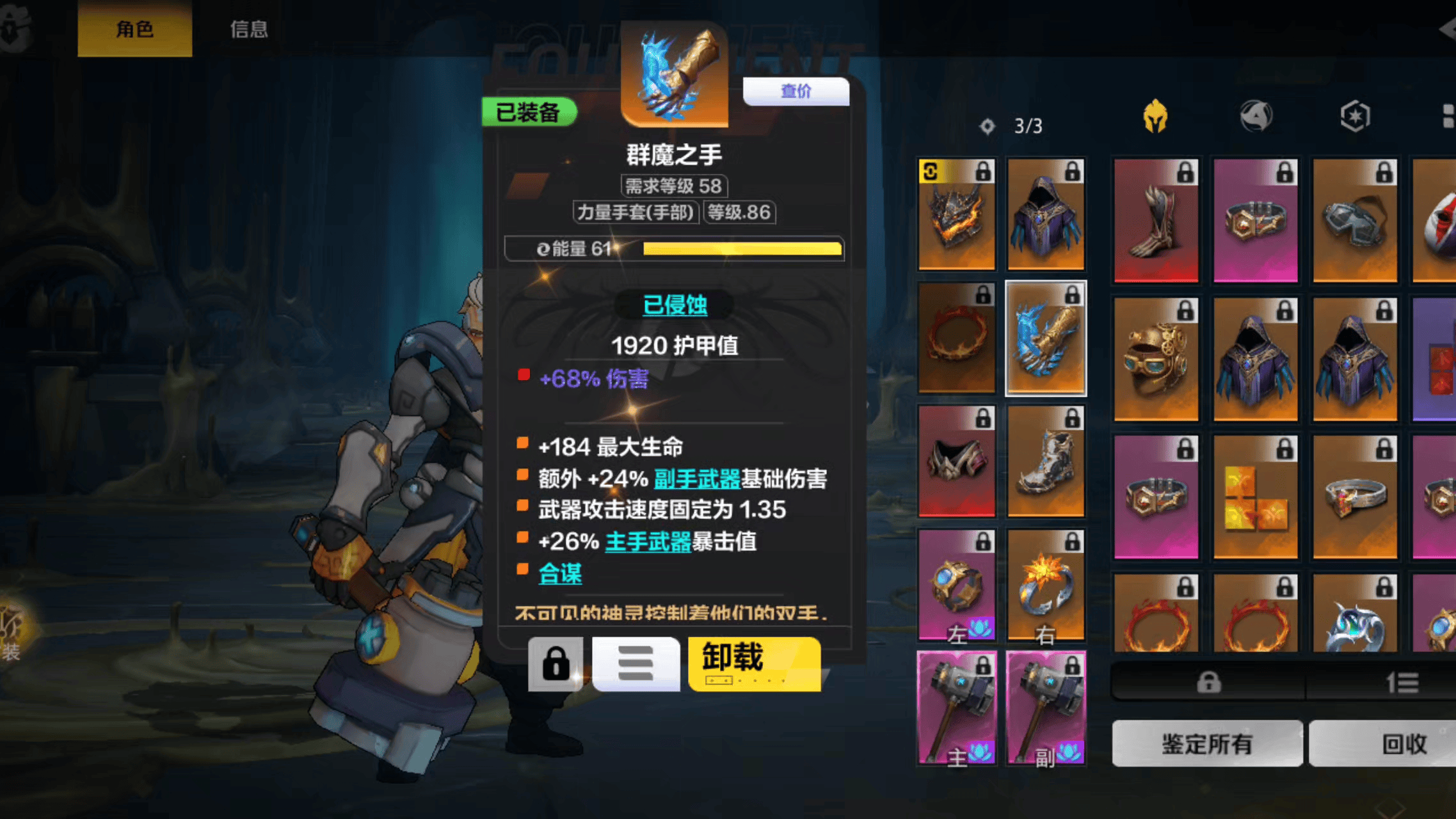This screenshot has width=1456, height=819.
Task: Open the three-line details menu button
Action: [x=636, y=664]
